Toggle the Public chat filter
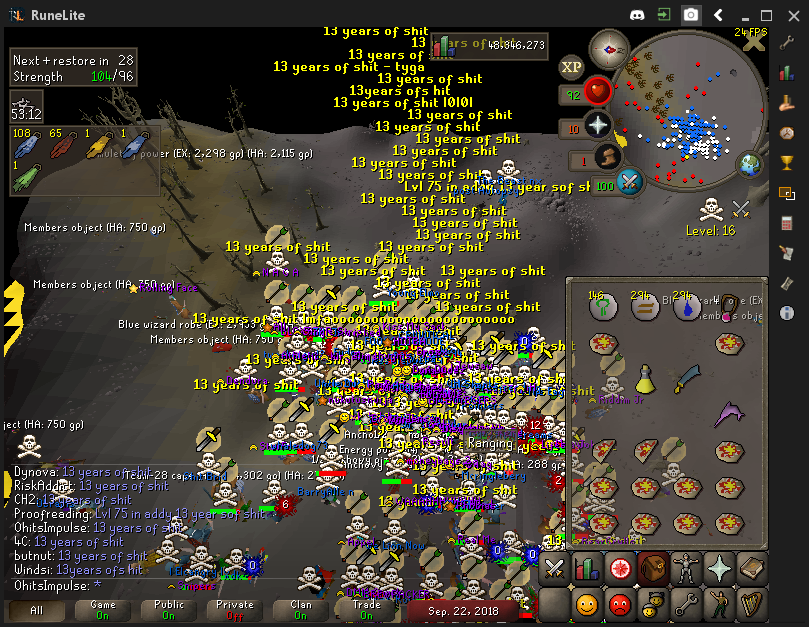 169,609
